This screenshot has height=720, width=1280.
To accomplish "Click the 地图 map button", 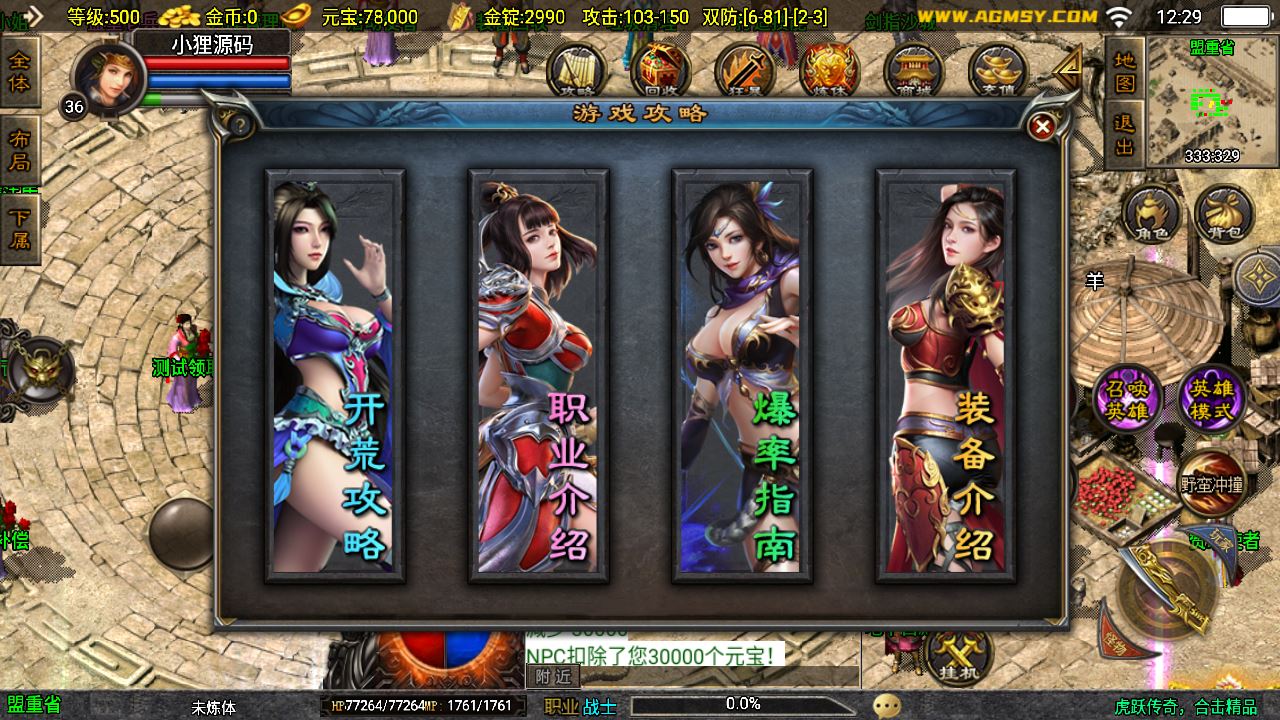I will (1125, 70).
